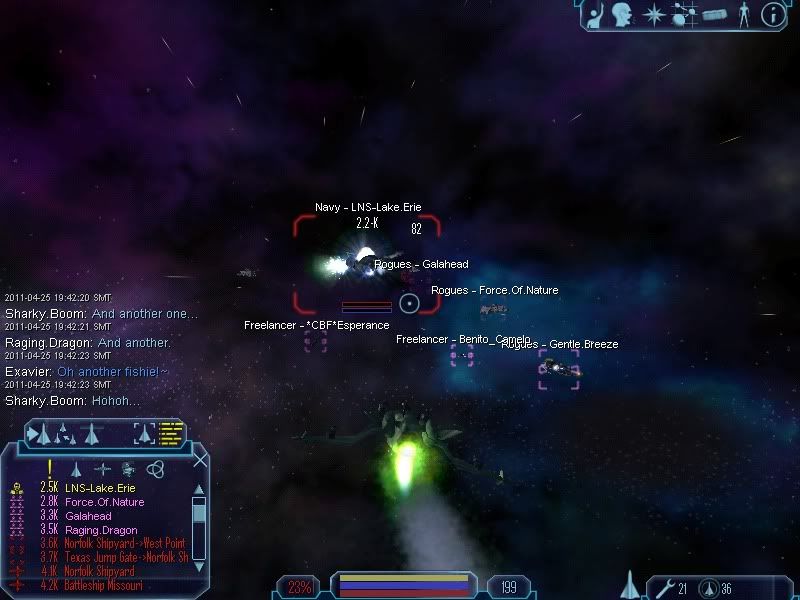Close the contact list panel
This screenshot has height=600, width=800.
click(x=200, y=460)
